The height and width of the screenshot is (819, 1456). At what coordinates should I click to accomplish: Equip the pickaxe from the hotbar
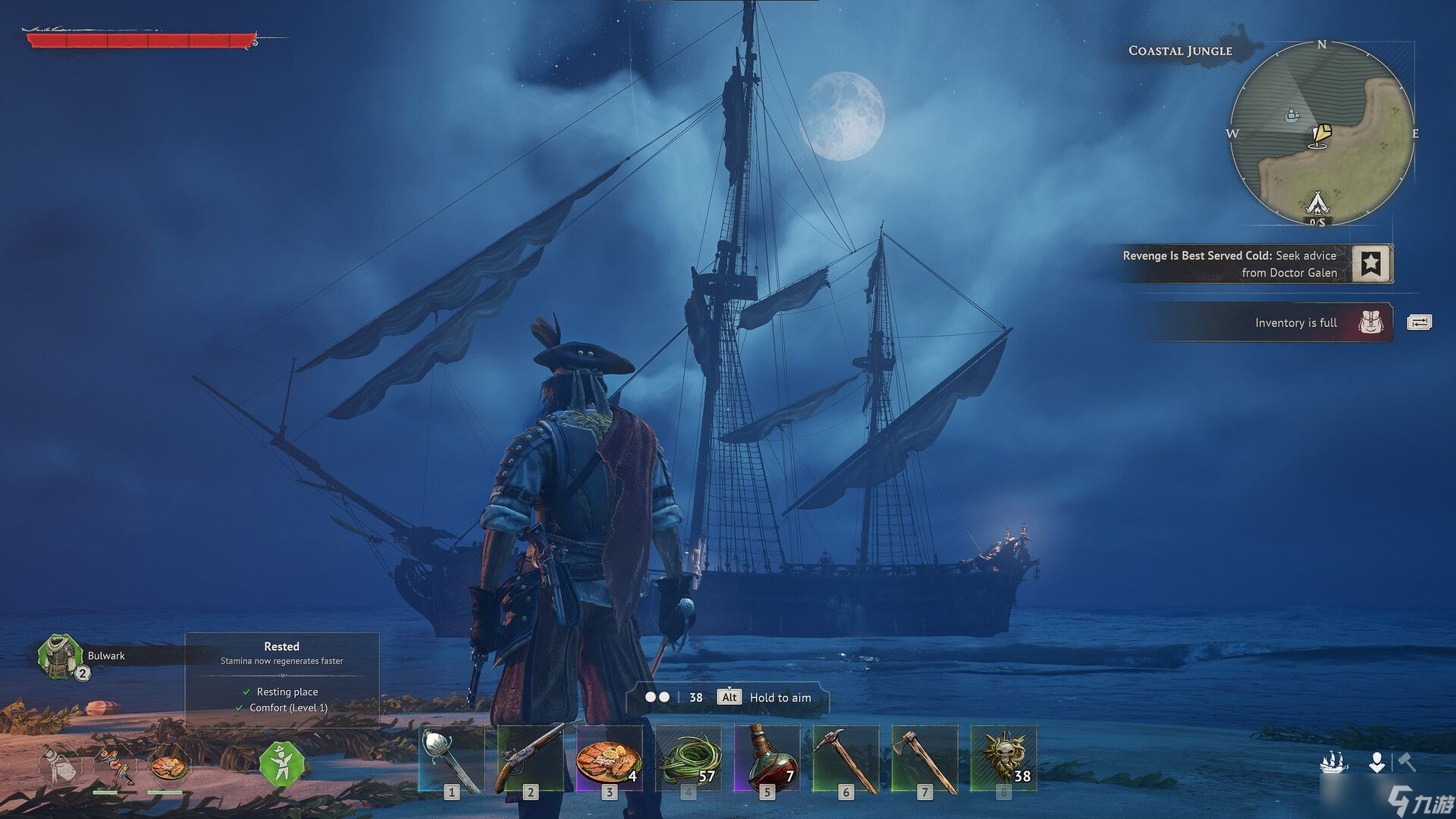coord(846,759)
